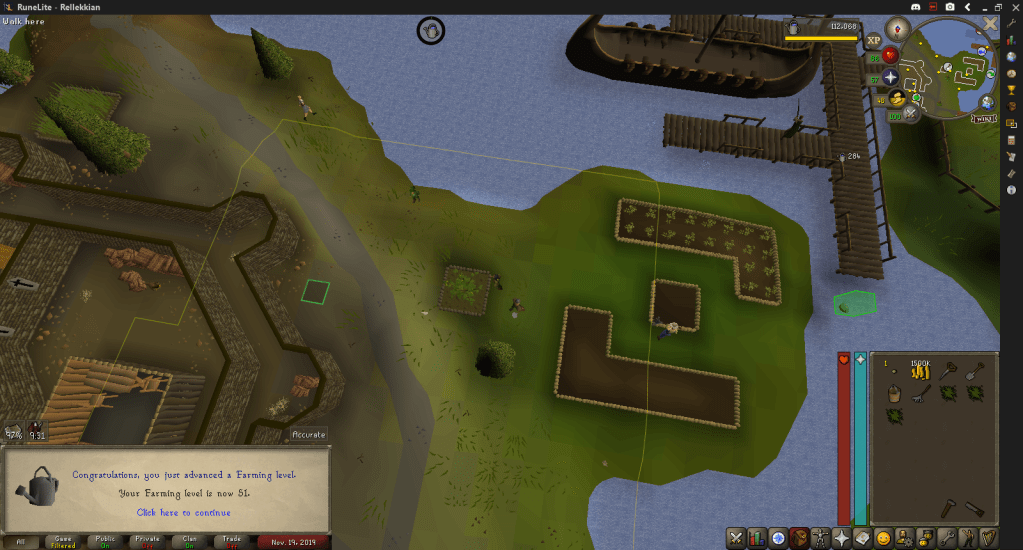Select the saw in the inventory

tap(975, 509)
